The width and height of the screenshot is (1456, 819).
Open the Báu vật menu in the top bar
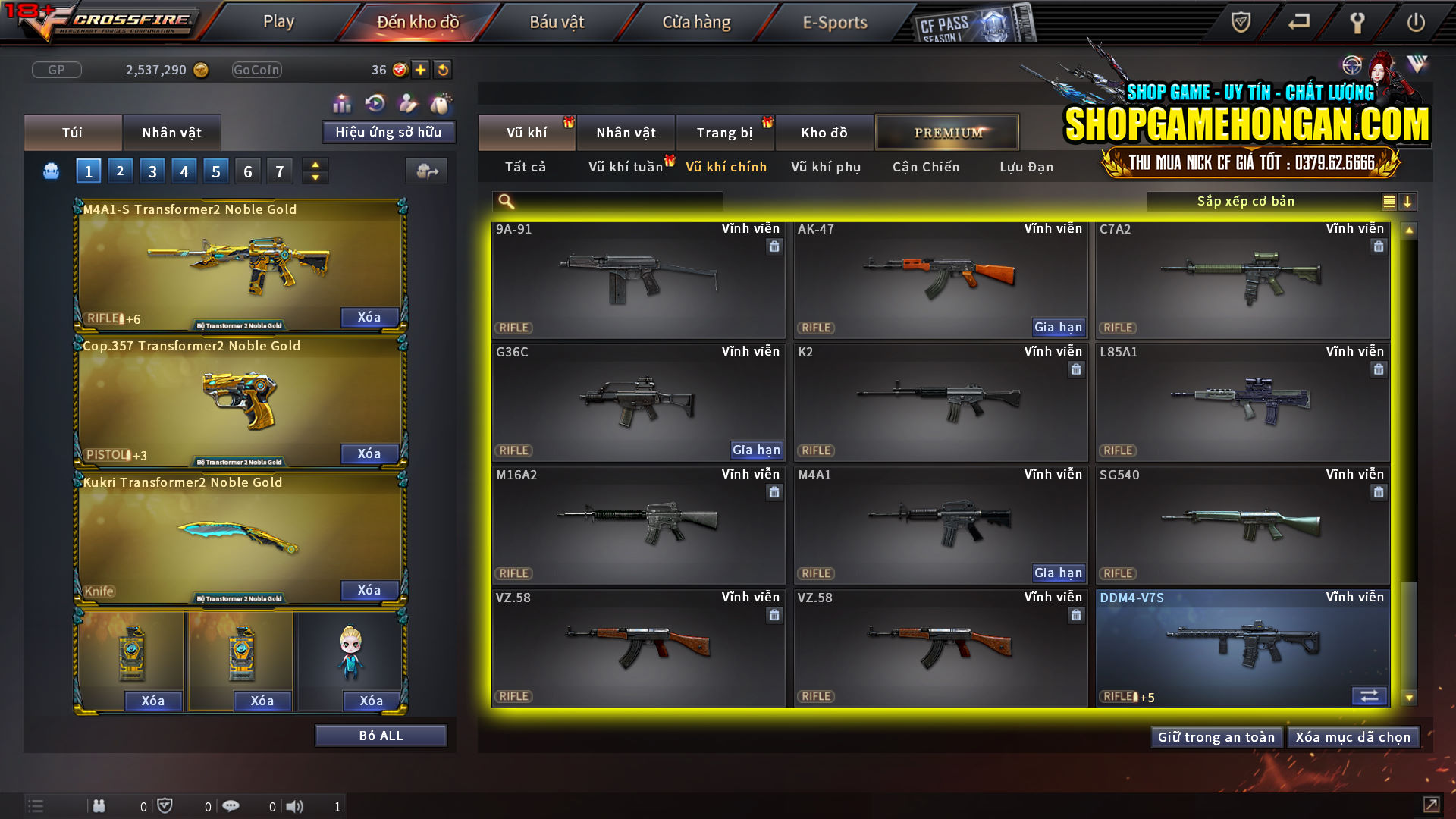tap(557, 21)
